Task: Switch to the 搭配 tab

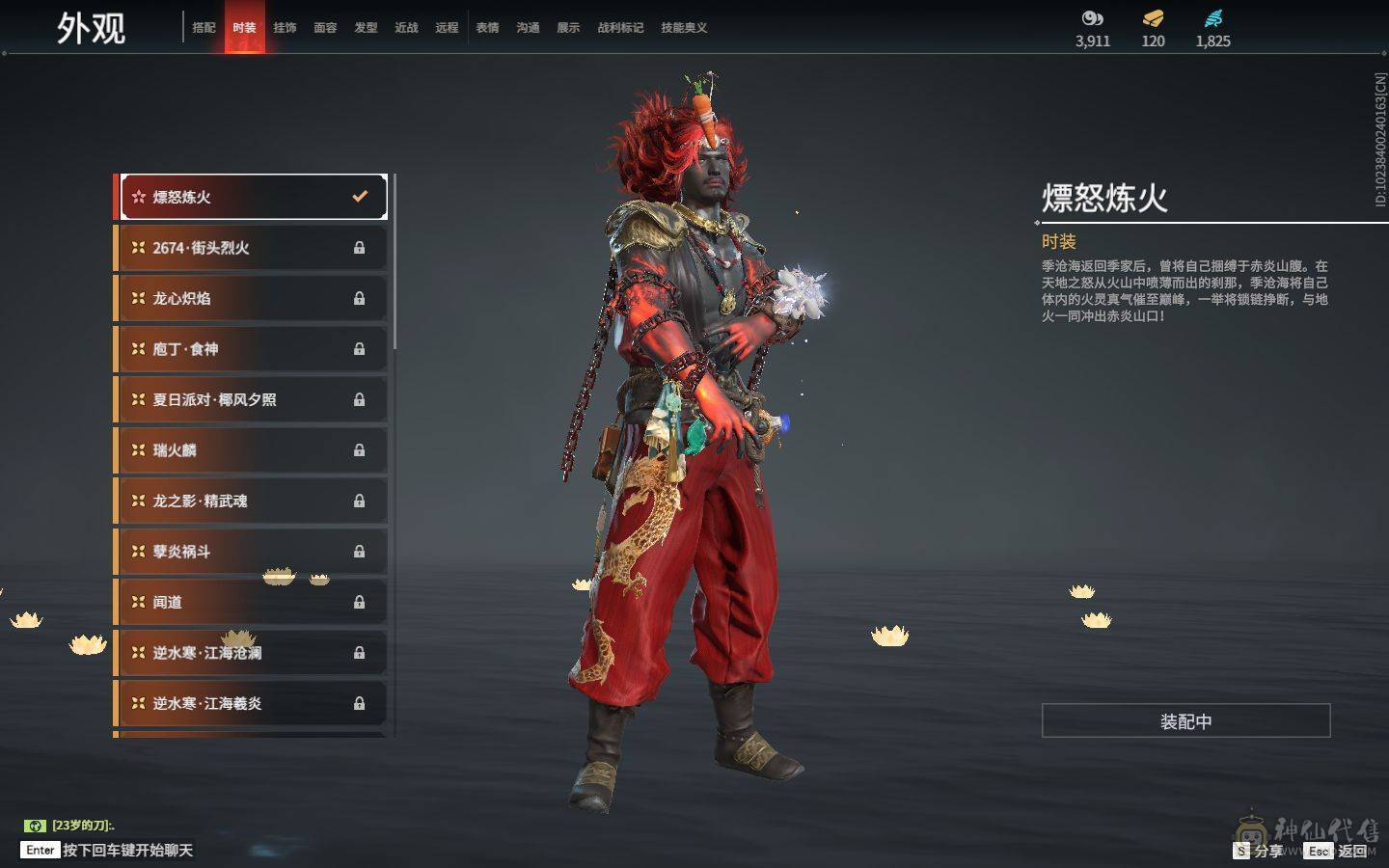Action: (x=204, y=28)
